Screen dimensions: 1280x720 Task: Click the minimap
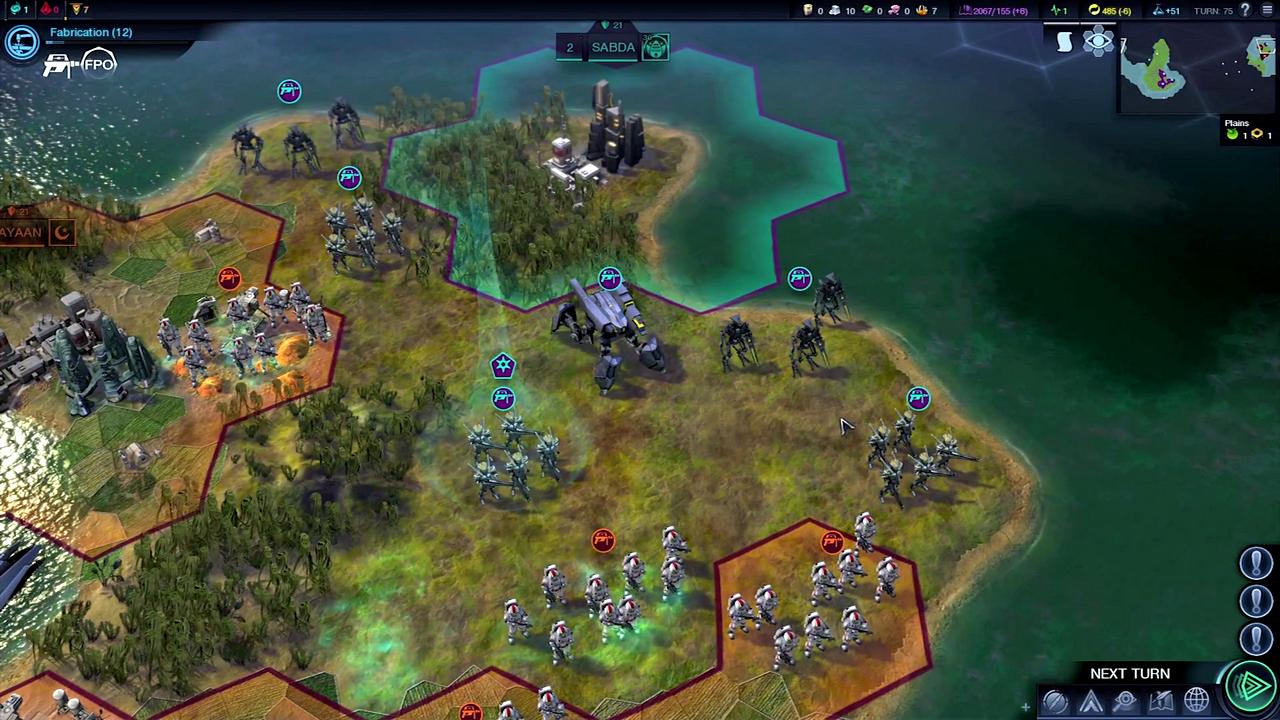(x=1160, y=70)
